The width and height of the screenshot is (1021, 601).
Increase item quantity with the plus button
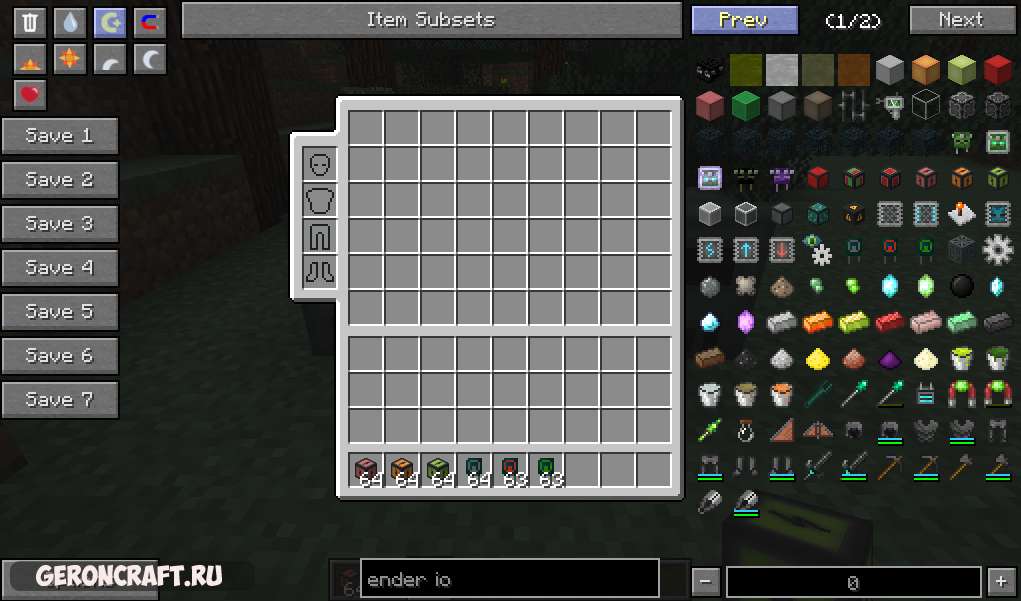pyautogui.click(x=1000, y=581)
